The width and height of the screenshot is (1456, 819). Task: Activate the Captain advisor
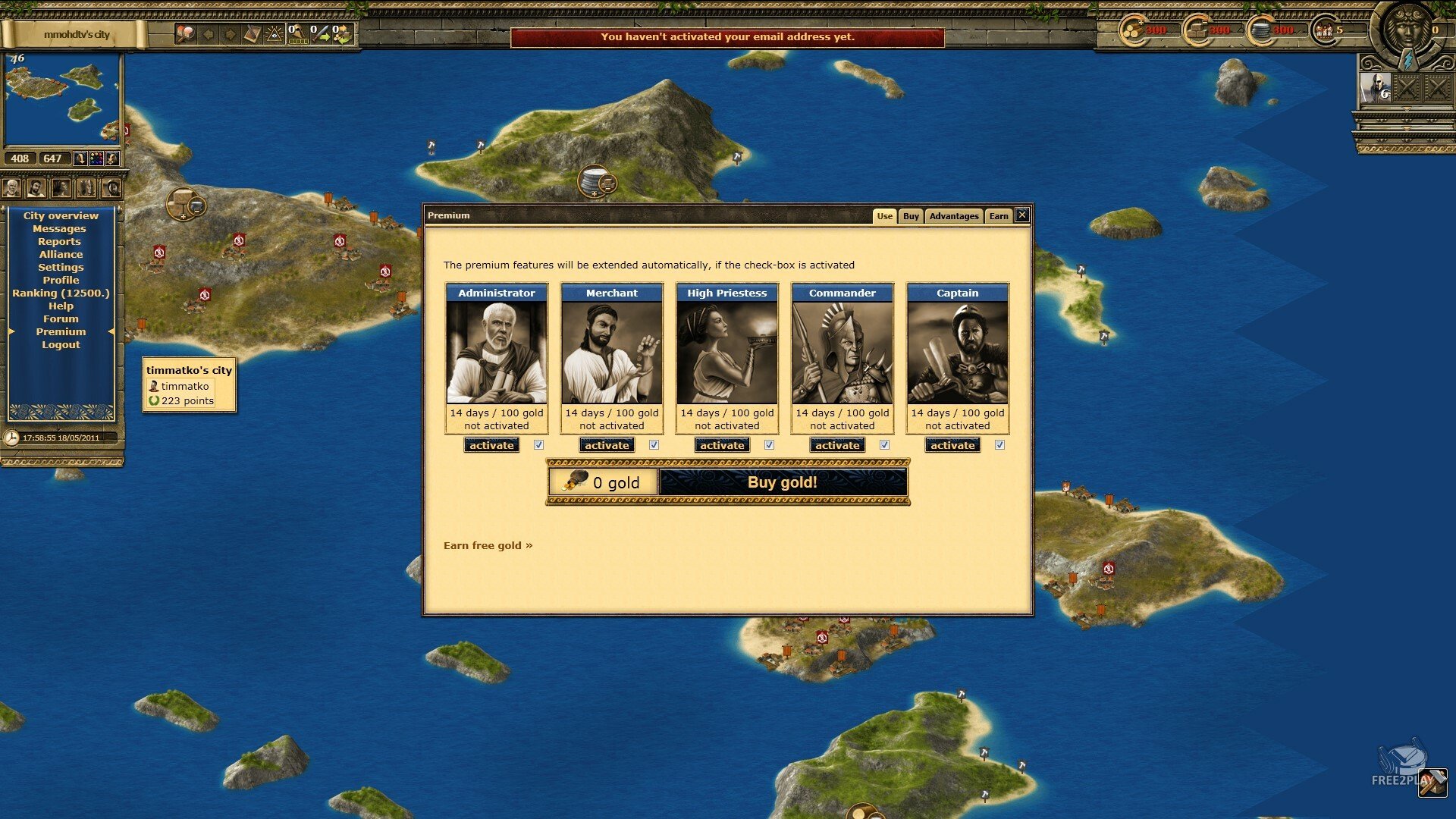point(952,445)
